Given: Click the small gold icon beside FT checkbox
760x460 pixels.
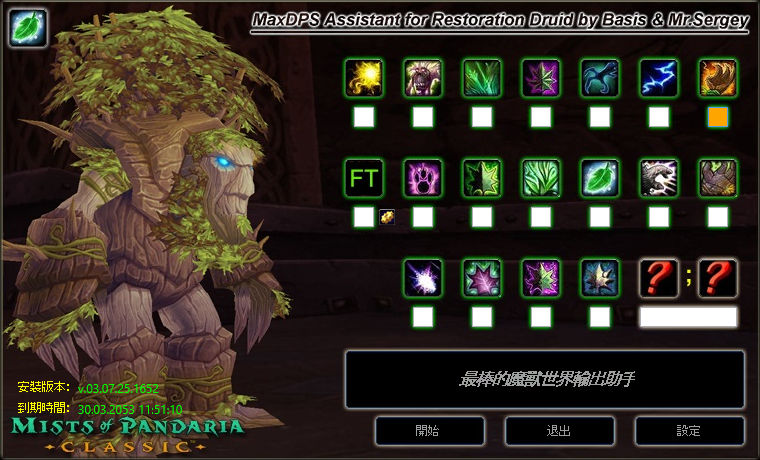Looking at the screenshot, I should point(387,217).
